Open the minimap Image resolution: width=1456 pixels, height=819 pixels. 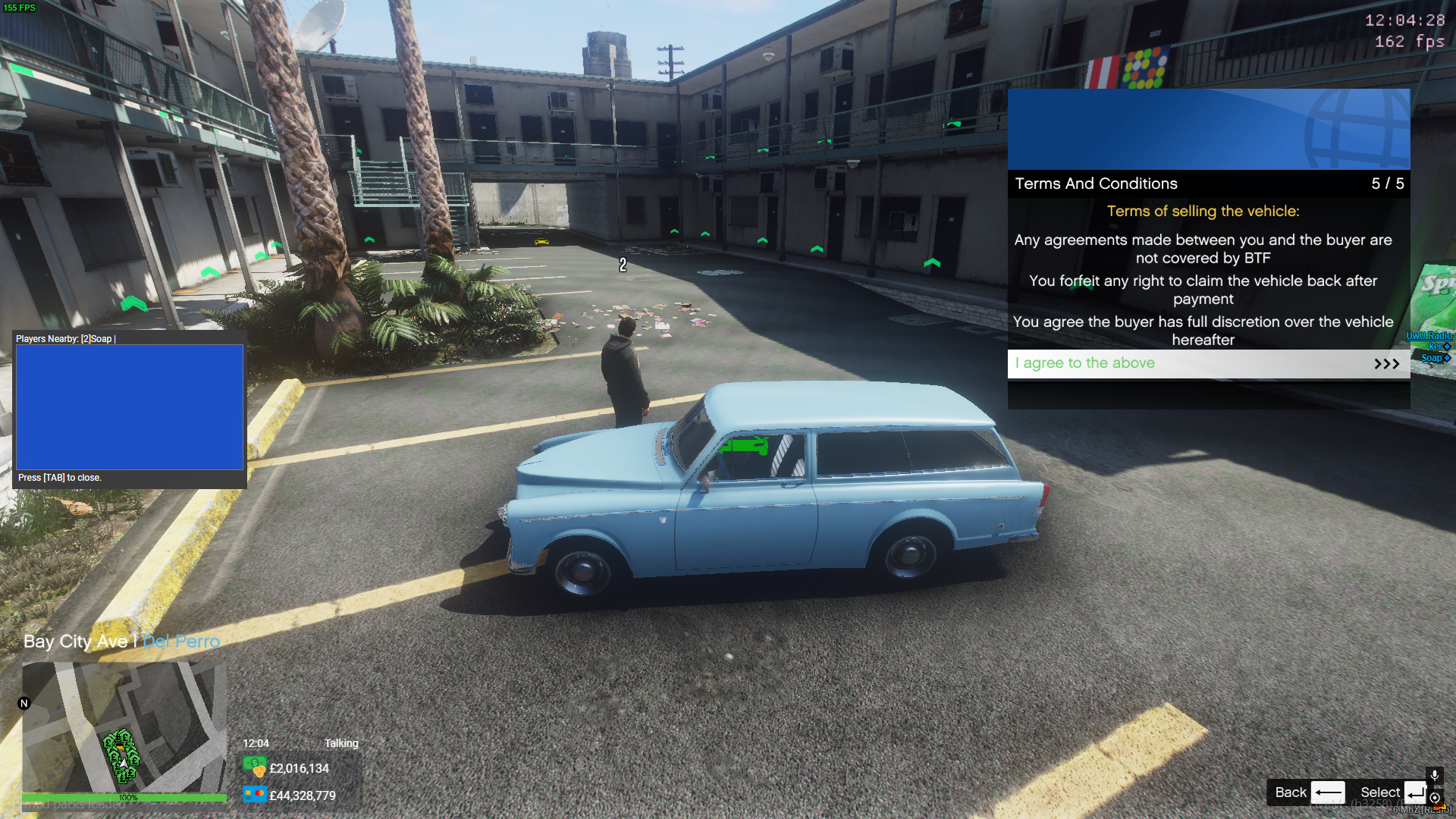click(124, 726)
